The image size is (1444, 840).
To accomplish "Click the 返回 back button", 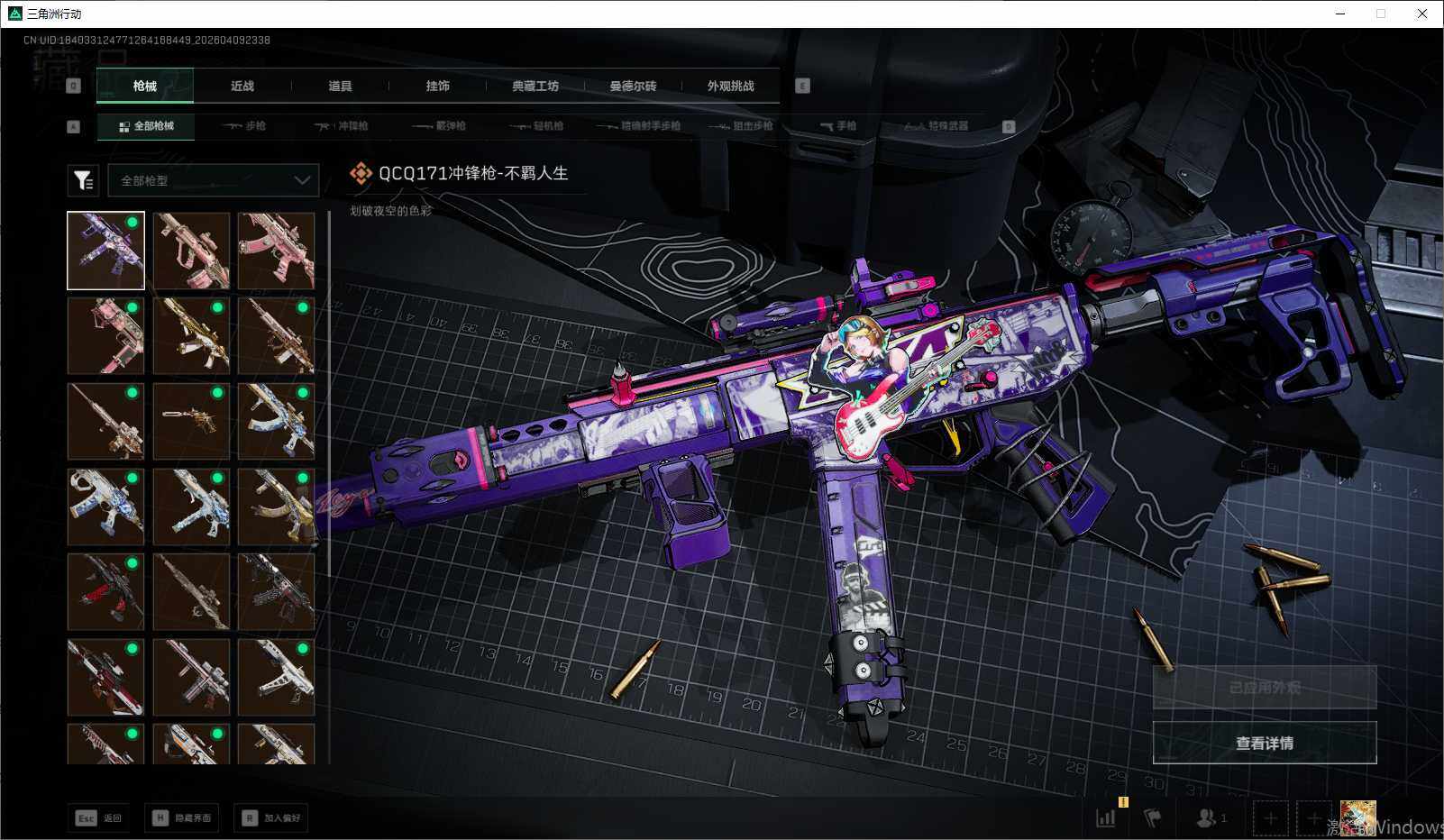I will (x=98, y=817).
